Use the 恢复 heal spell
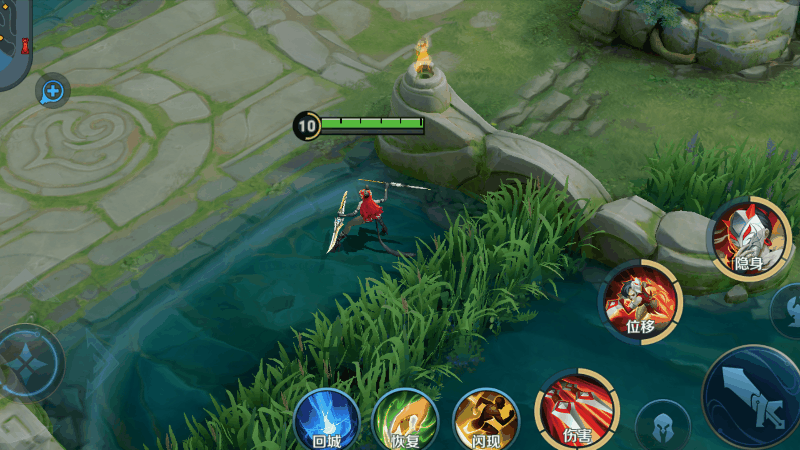Screen dimensions: 800x450 click(x=405, y=420)
